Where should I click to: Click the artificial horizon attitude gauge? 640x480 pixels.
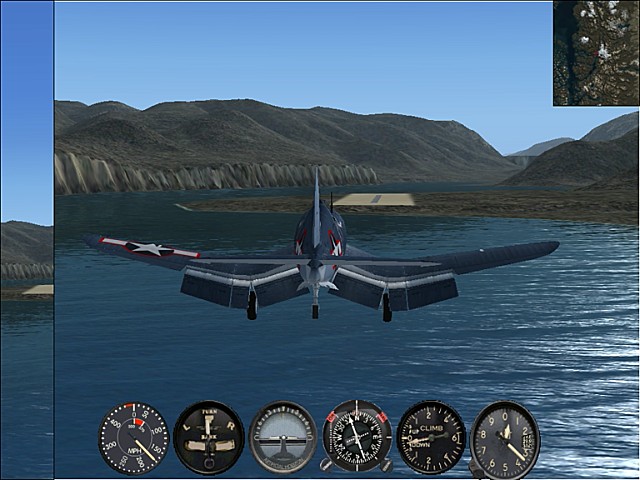[283, 438]
